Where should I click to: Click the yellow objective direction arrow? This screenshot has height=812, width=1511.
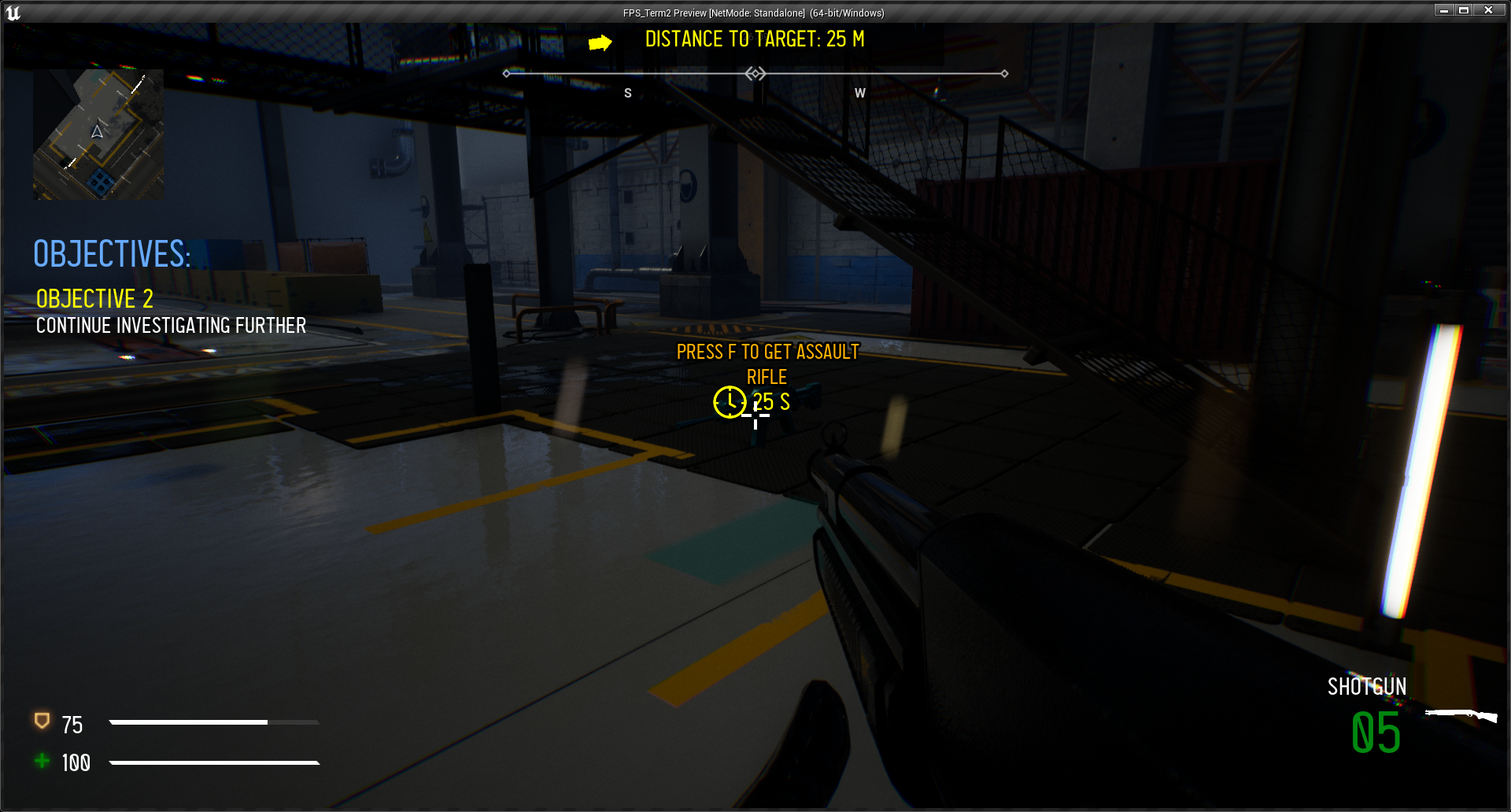pos(600,42)
